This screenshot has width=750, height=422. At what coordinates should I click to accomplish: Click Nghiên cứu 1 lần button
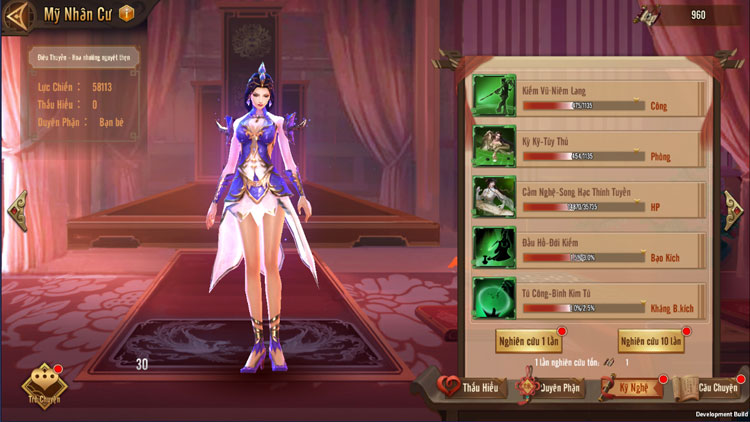pos(528,341)
